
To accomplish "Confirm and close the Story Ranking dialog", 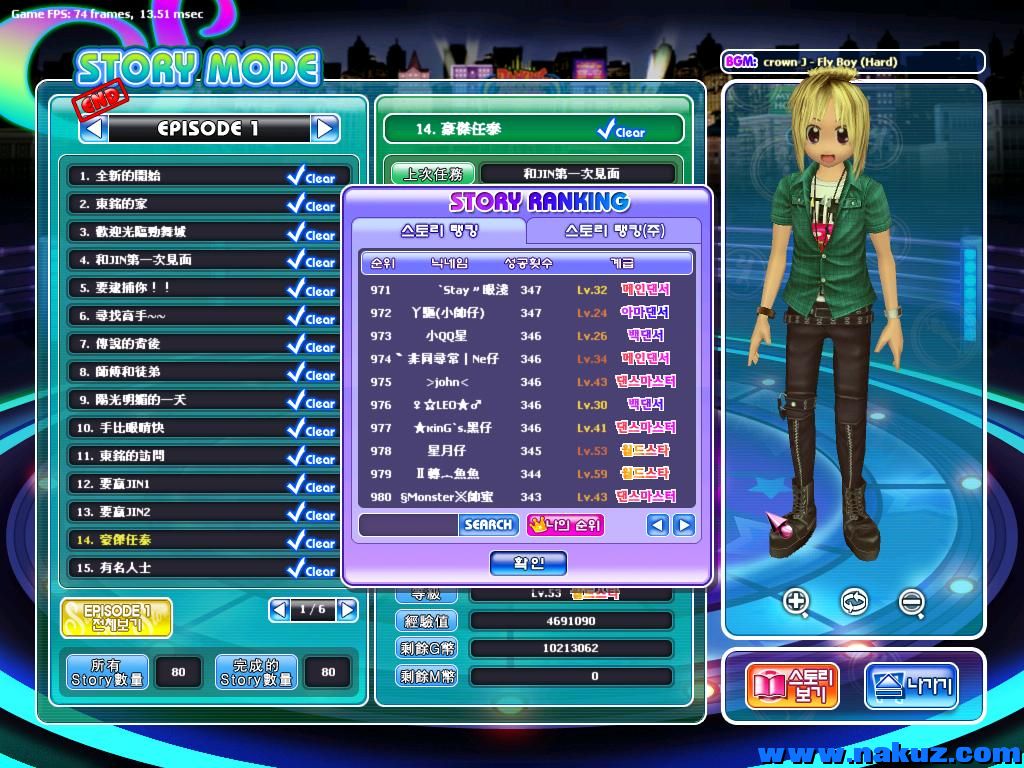I will [528, 563].
